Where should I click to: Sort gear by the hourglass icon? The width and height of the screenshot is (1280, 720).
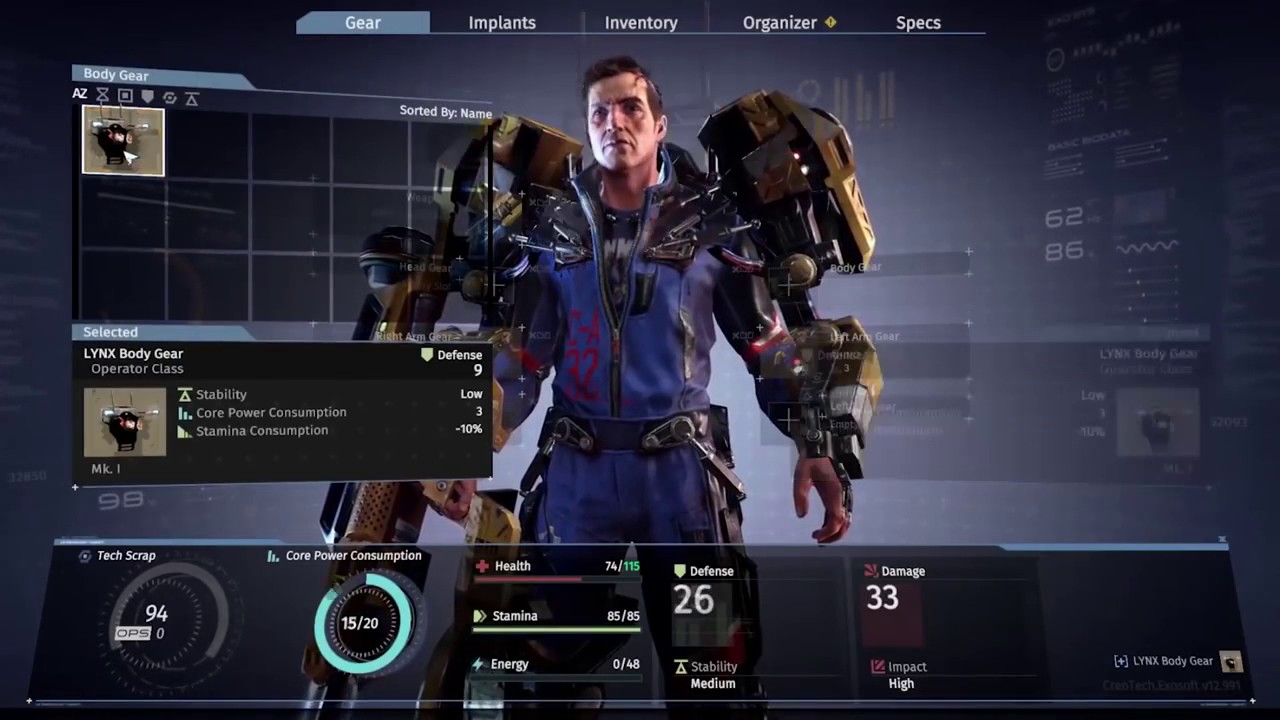click(x=103, y=96)
